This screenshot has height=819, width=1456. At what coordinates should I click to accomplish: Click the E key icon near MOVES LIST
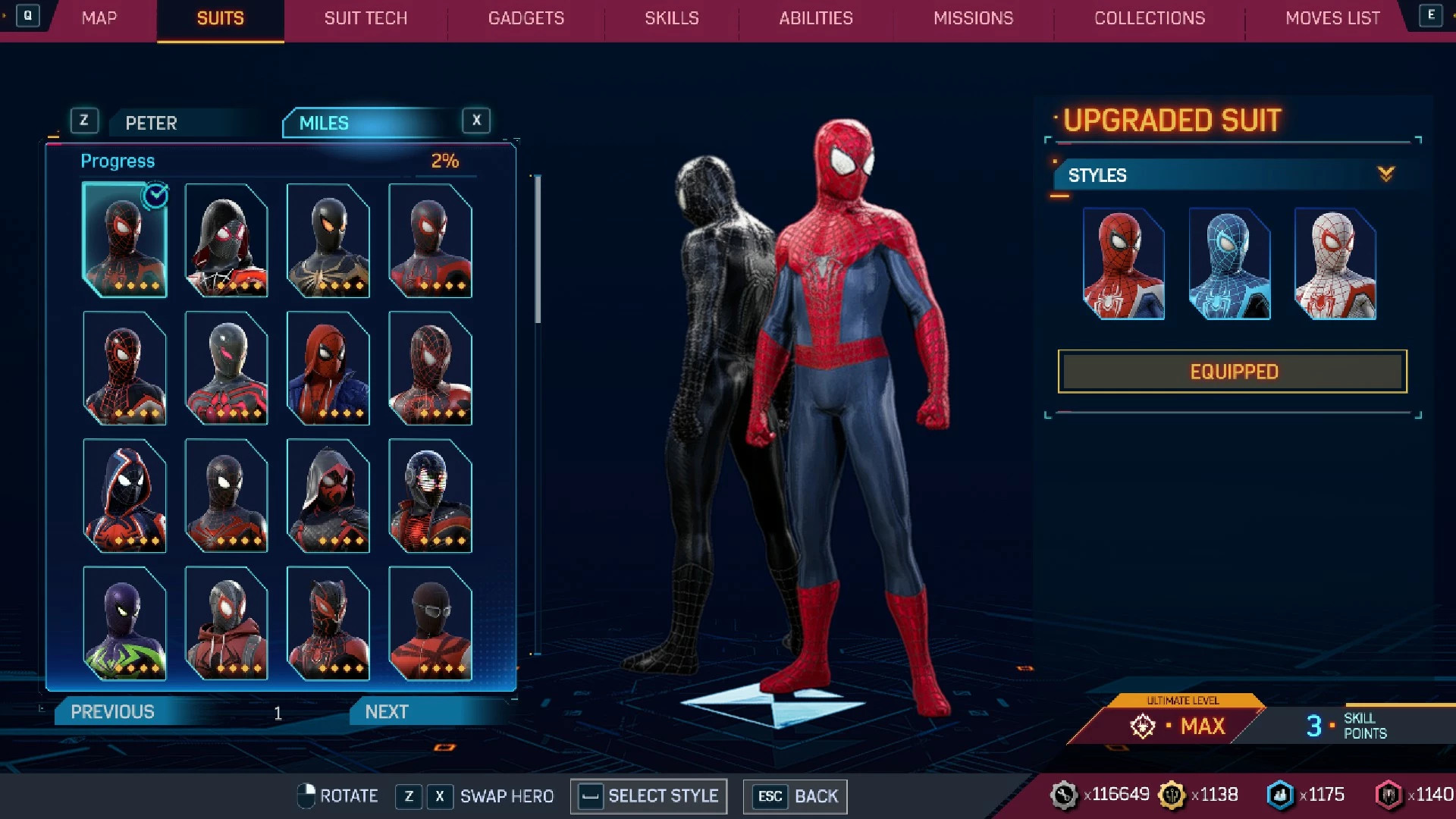click(1430, 14)
